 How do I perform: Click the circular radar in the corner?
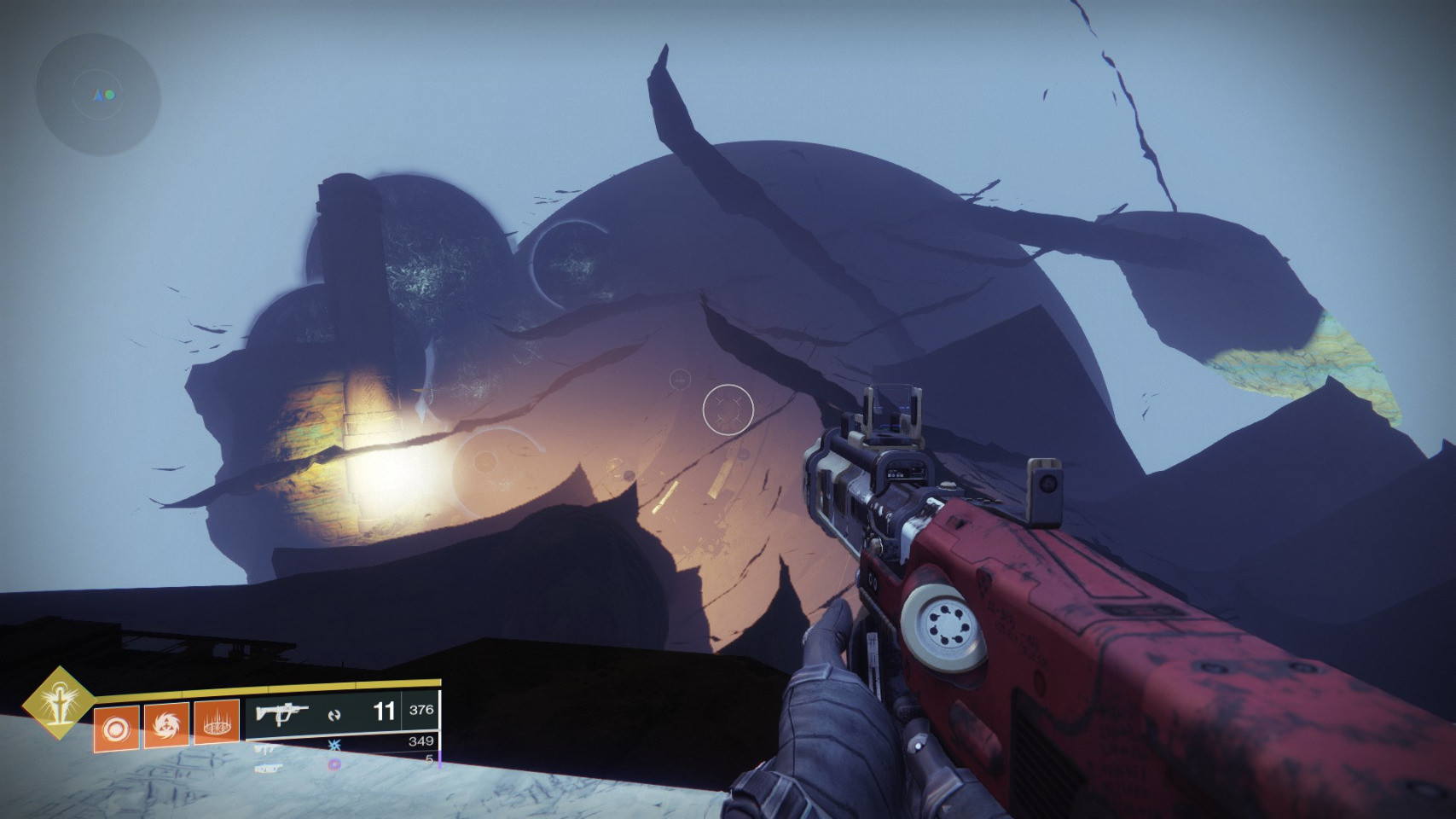pos(97,95)
